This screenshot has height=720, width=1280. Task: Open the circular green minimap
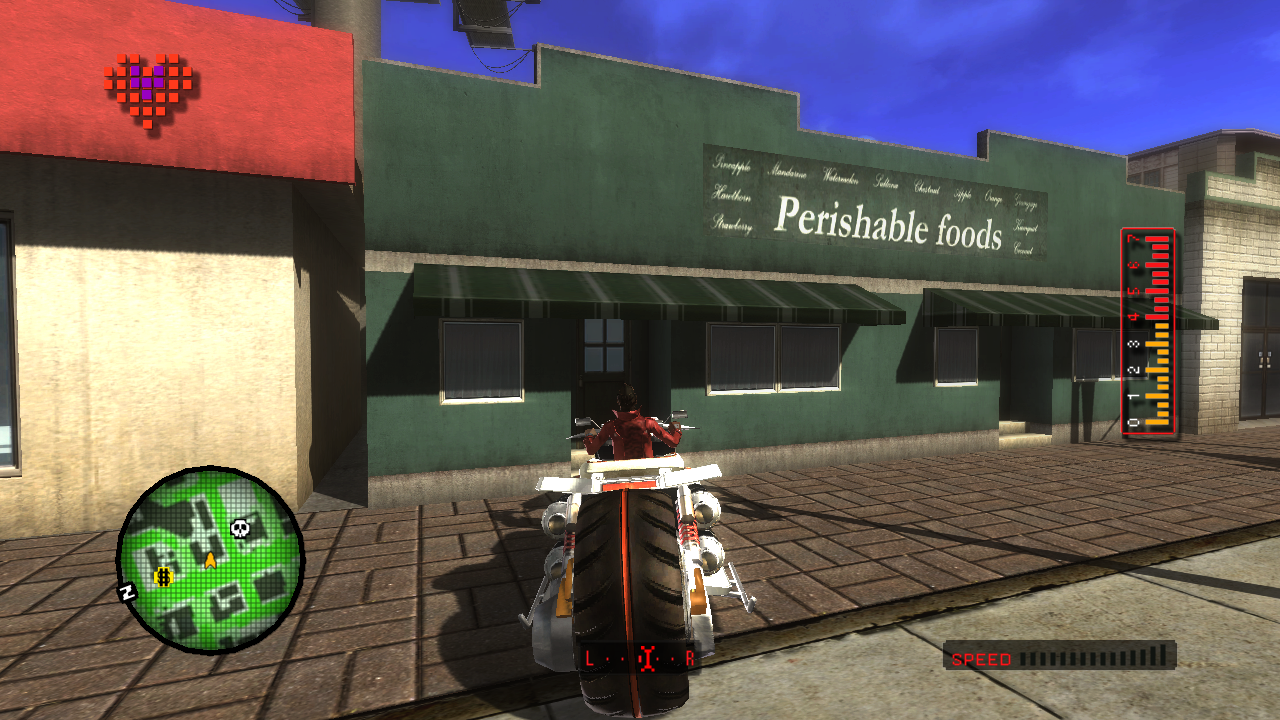[210, 560]
